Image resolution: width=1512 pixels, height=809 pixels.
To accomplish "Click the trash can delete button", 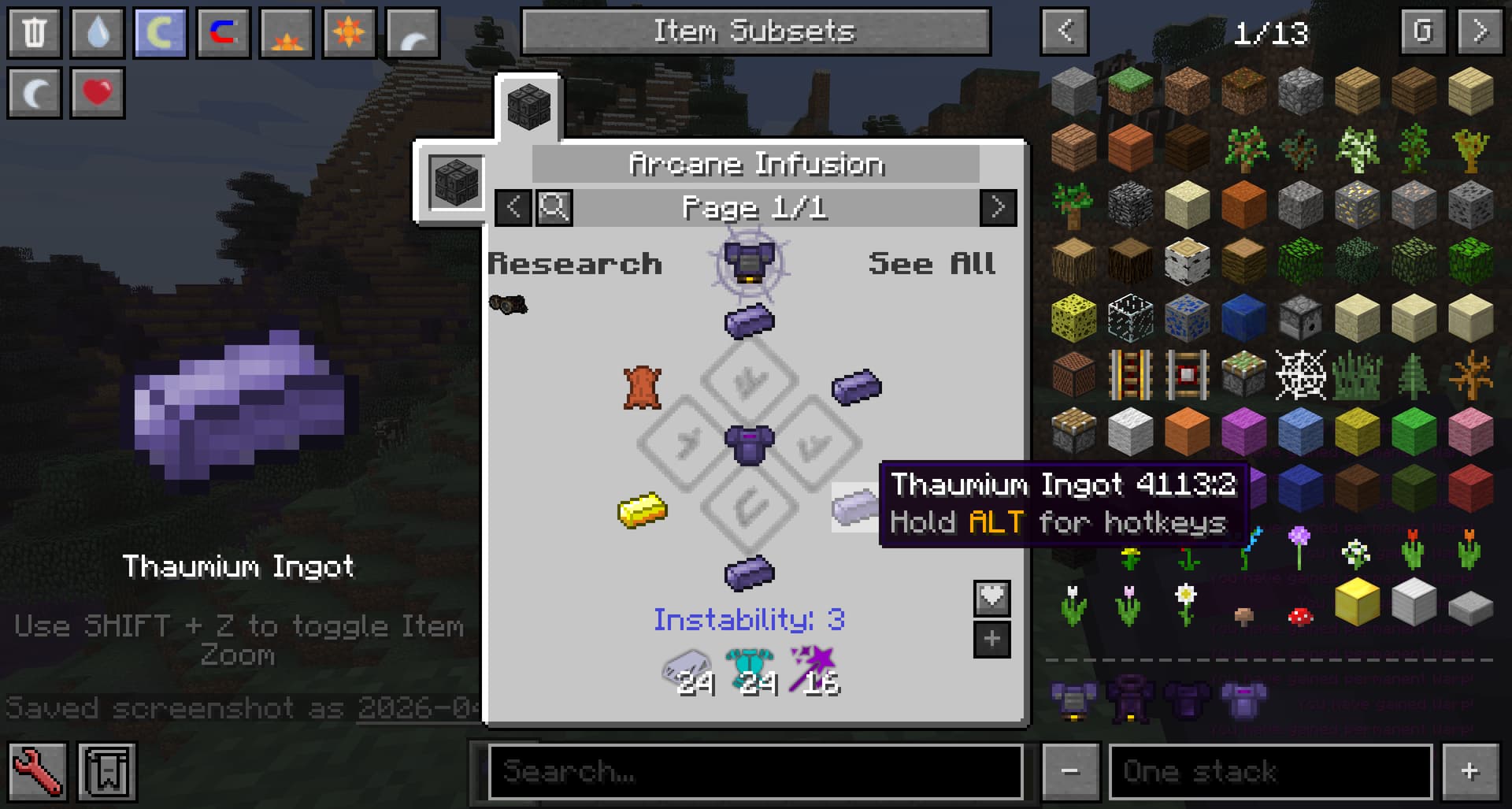I will pyautogui.click(x=35, y=32).
